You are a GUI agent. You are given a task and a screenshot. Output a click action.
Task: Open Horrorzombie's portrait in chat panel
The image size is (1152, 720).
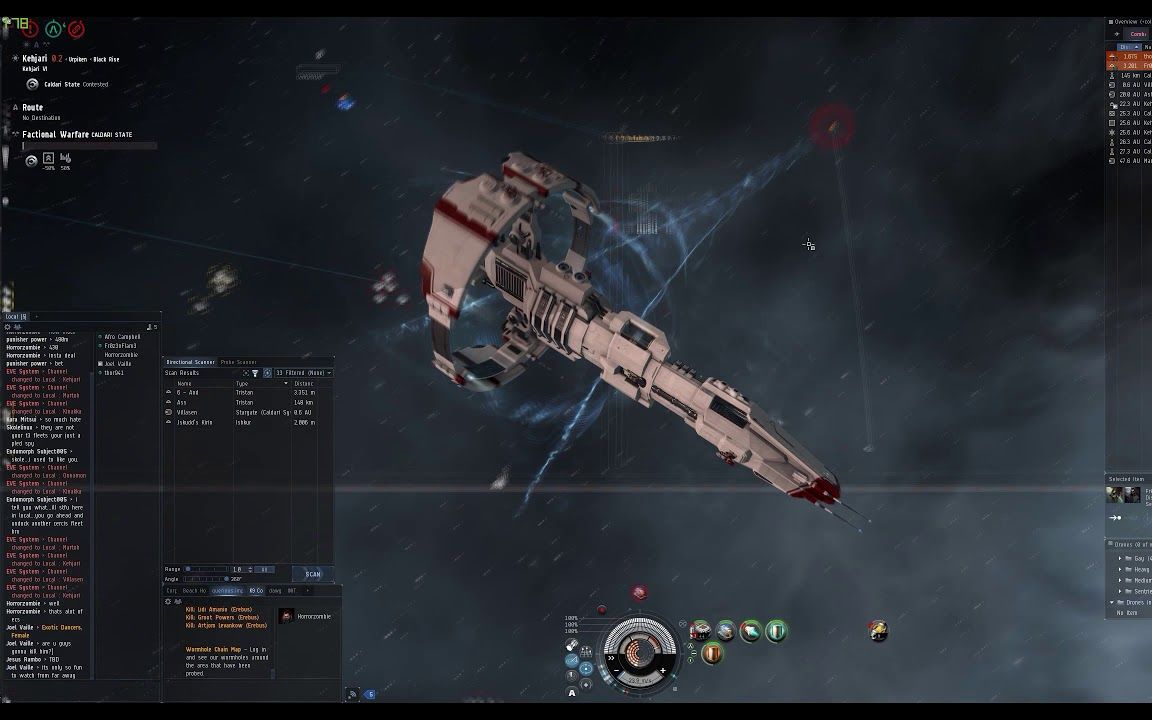pos(287,616)
